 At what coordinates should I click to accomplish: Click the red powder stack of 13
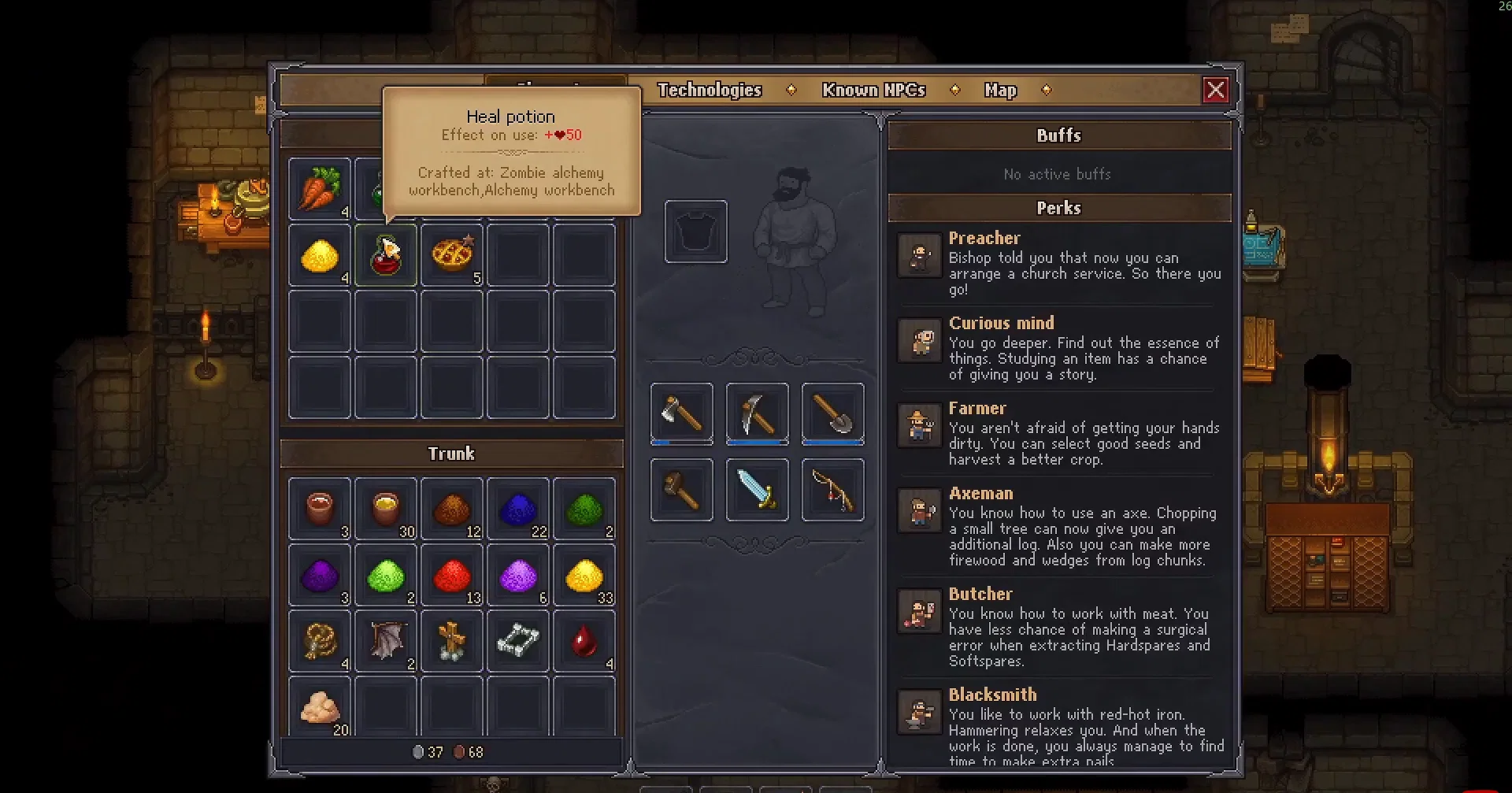pos(451,574)
